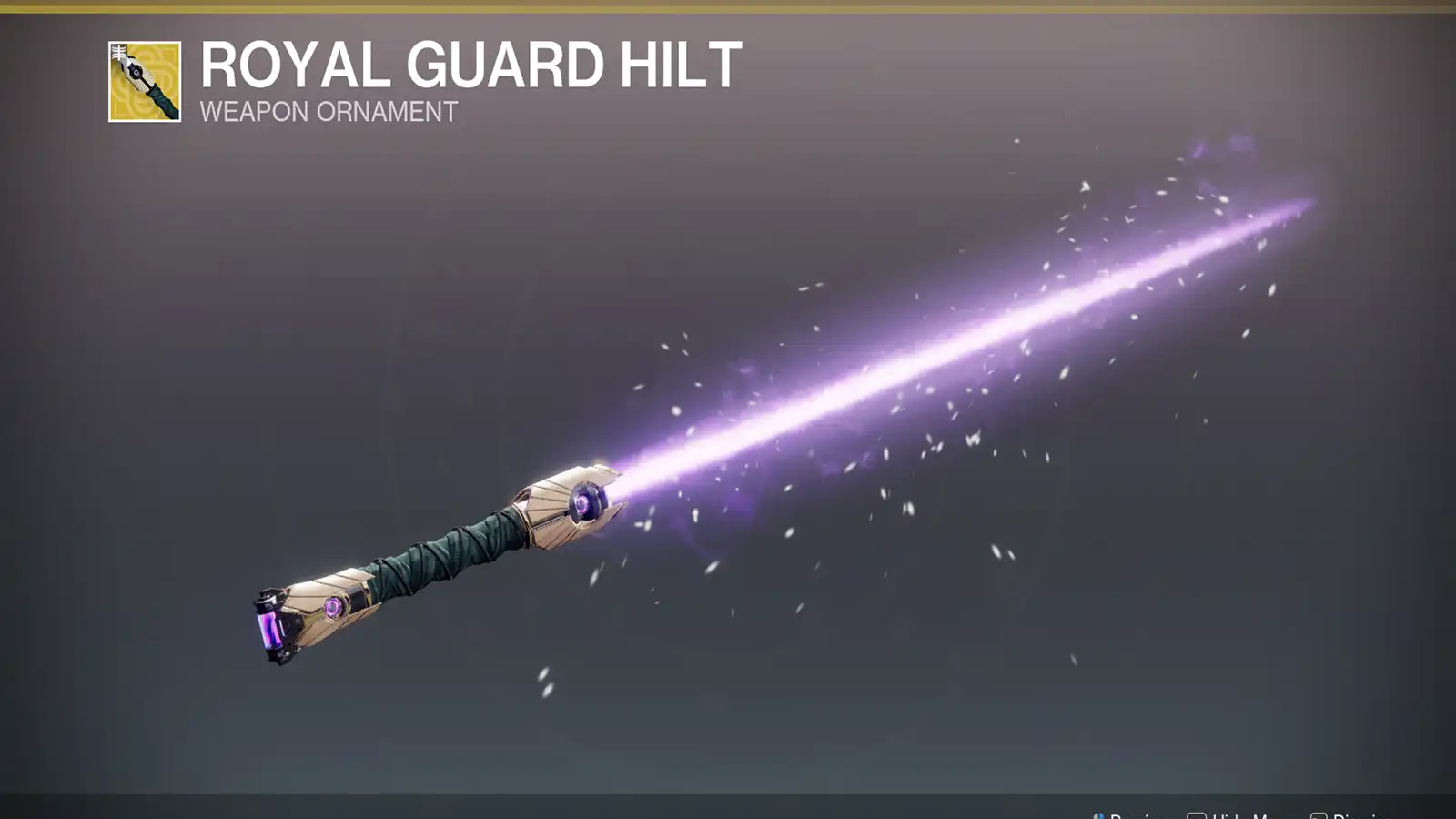Click the button glyph beside Dismiss
The height and width of the screenshot is (819, 1456).
tap(1321, 814)
